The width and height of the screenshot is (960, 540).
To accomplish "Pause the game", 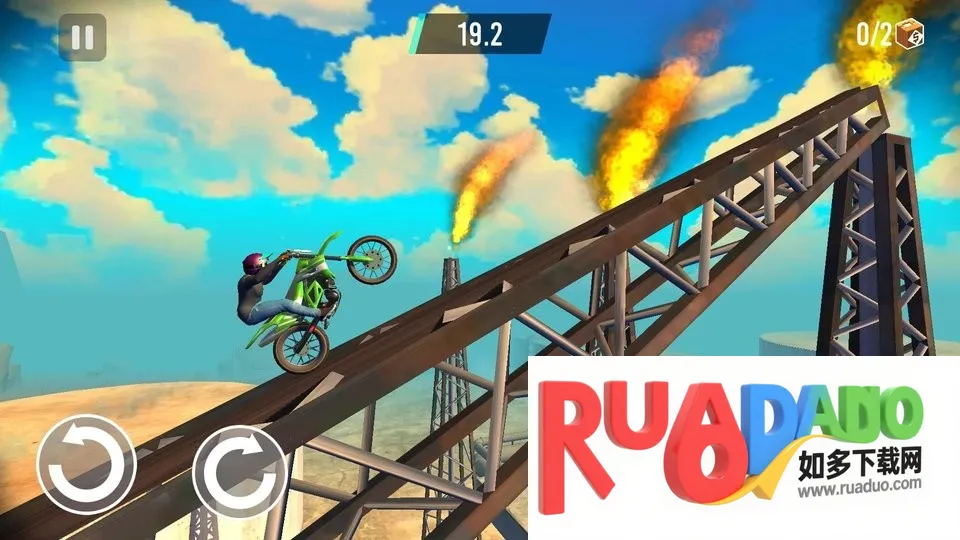I will (x=83, y=37).
